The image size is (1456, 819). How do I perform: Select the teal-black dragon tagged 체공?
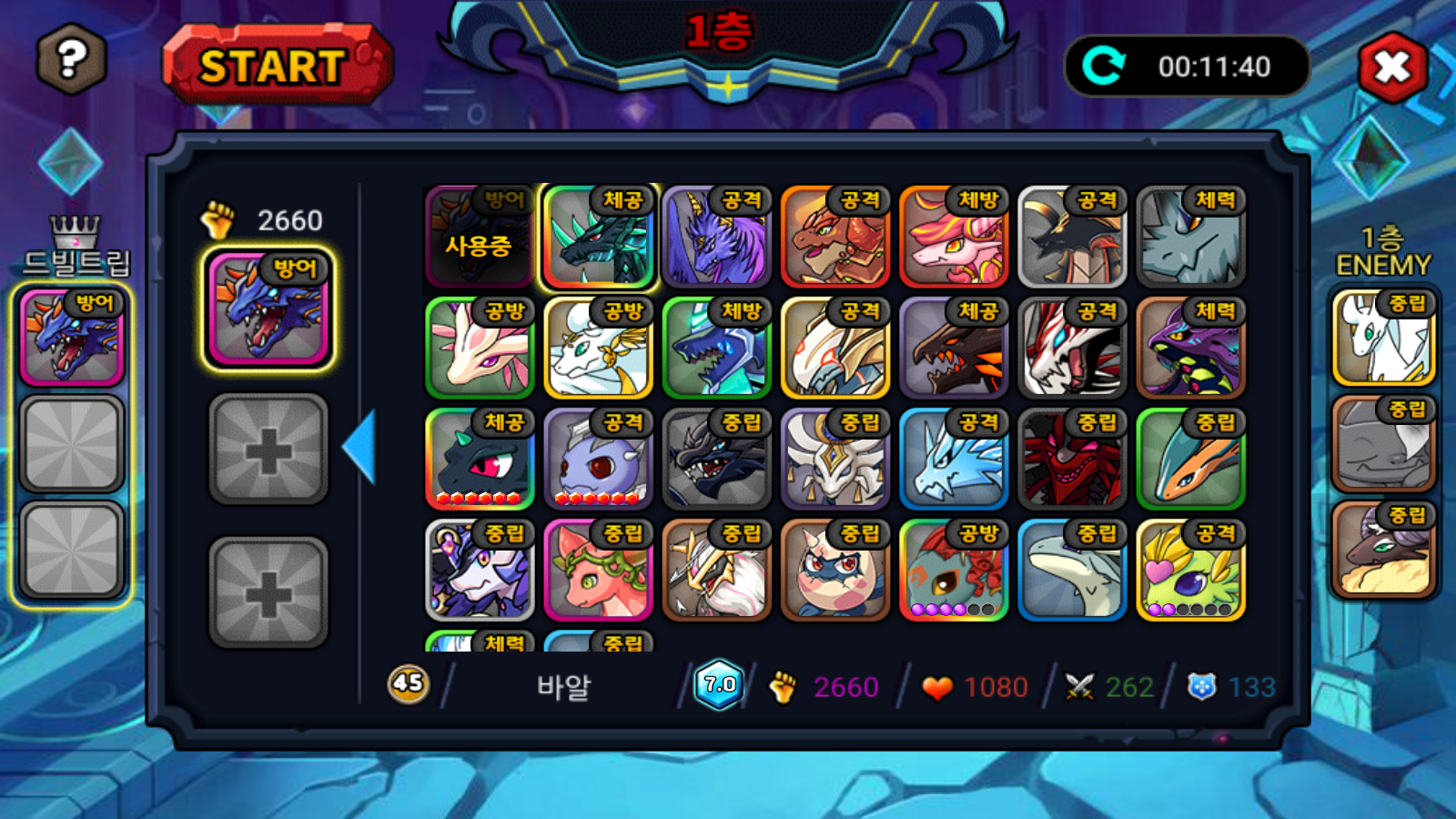(x=598, y=238)
